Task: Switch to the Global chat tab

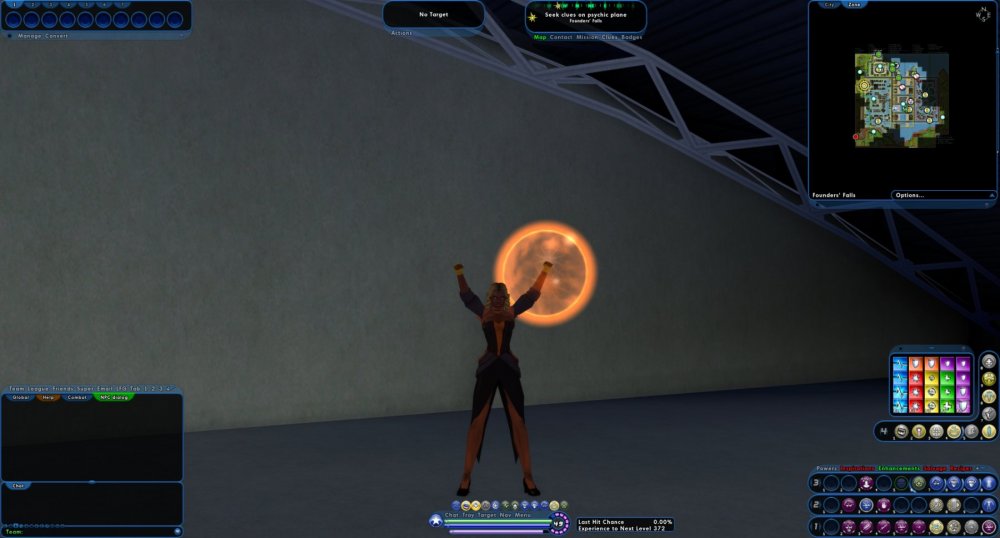Action: [x=20, y=397]
